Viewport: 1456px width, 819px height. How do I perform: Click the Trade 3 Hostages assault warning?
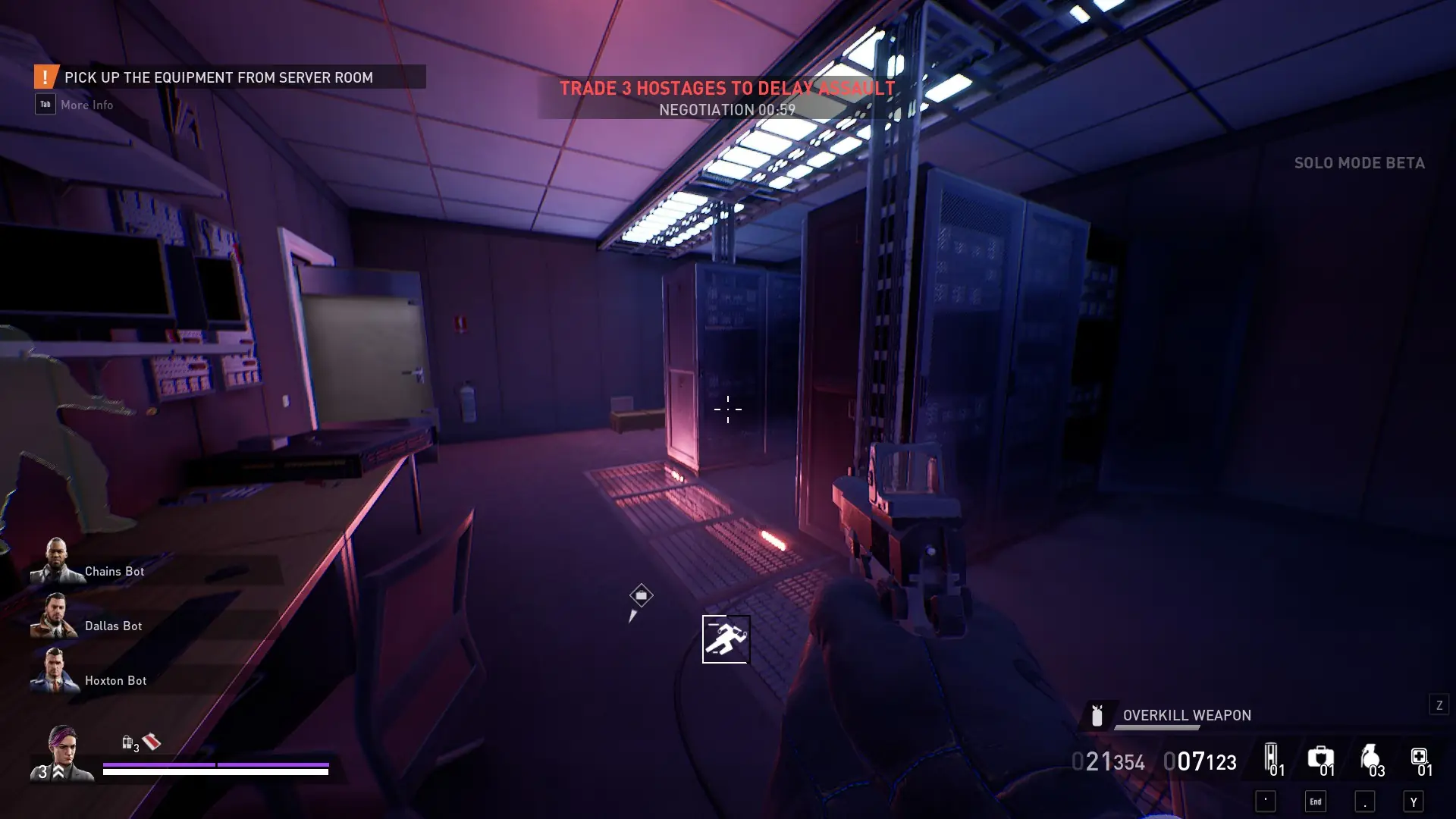click(x=726, y=88)
